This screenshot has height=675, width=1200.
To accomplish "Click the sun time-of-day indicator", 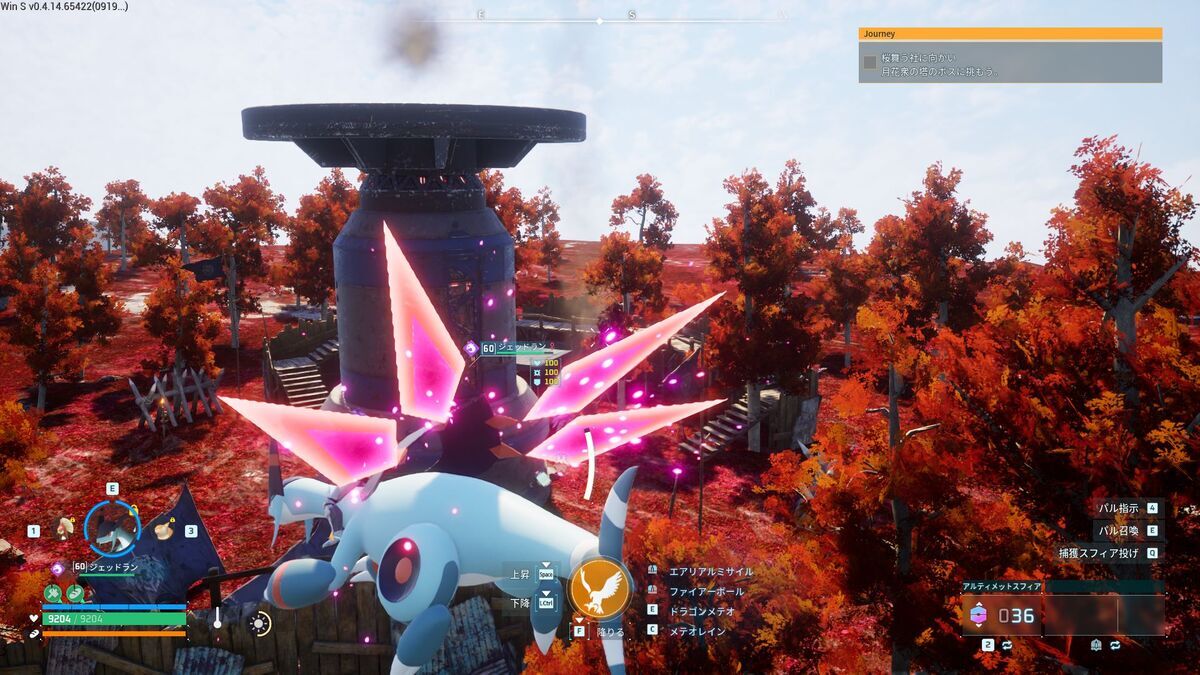I will [260, 624].
